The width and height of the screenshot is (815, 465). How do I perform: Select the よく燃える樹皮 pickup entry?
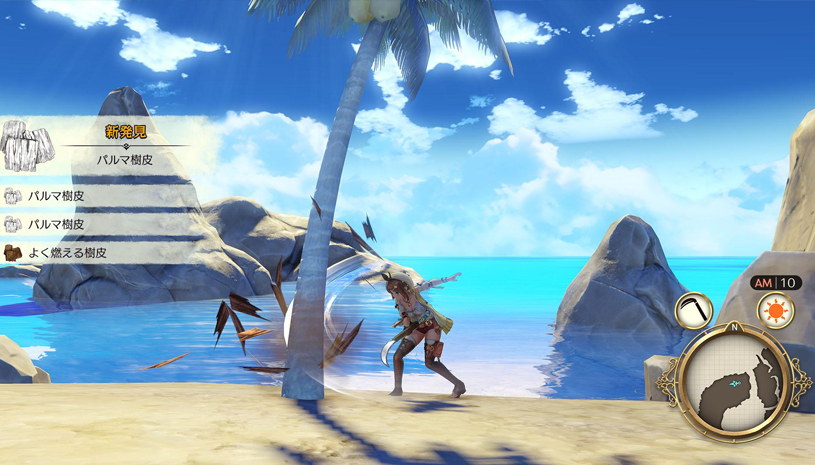click(68, 252)
